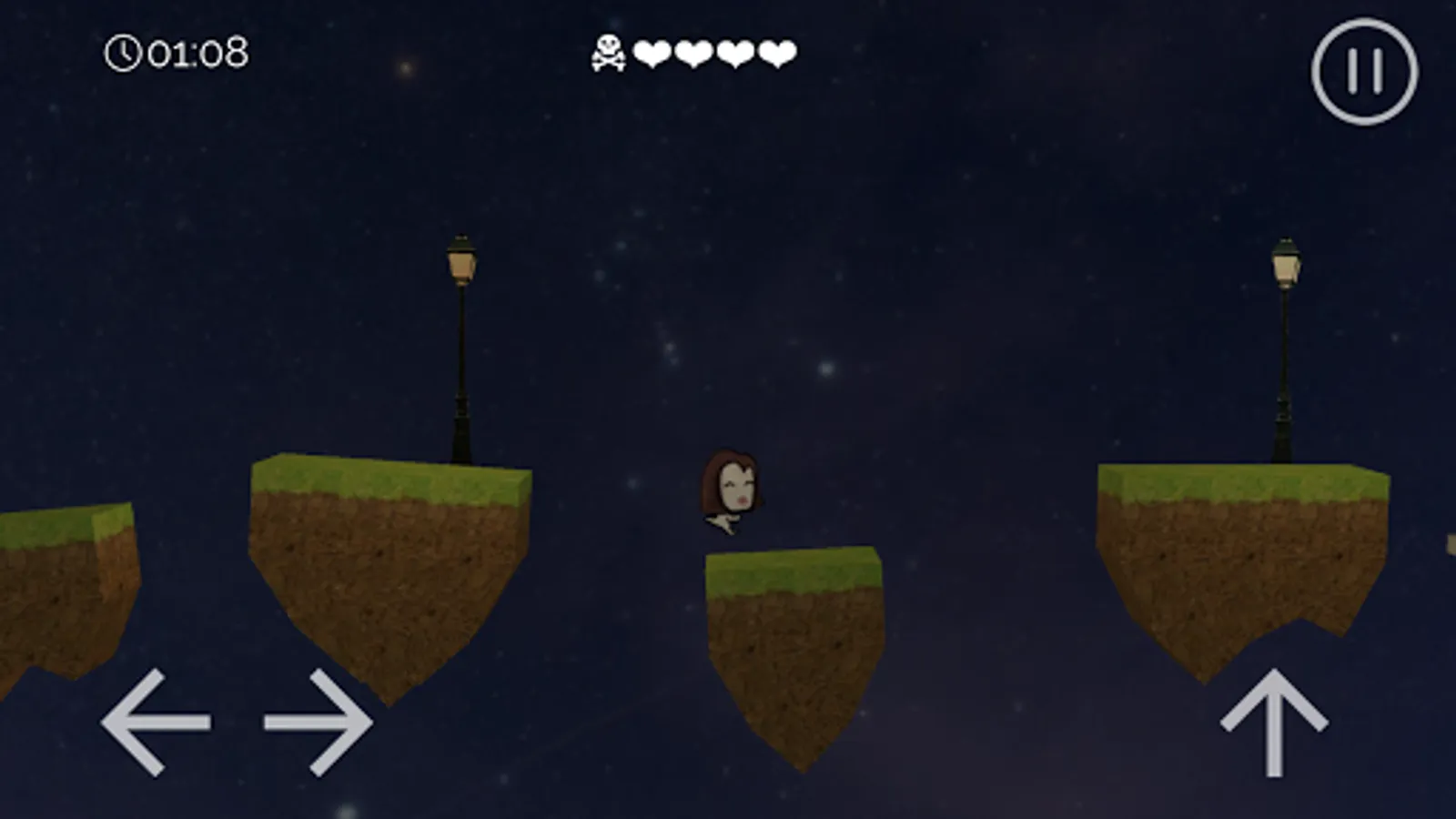Click the clock icon next to the timer
The image size is (1456, 819).
tap(125, 54)
